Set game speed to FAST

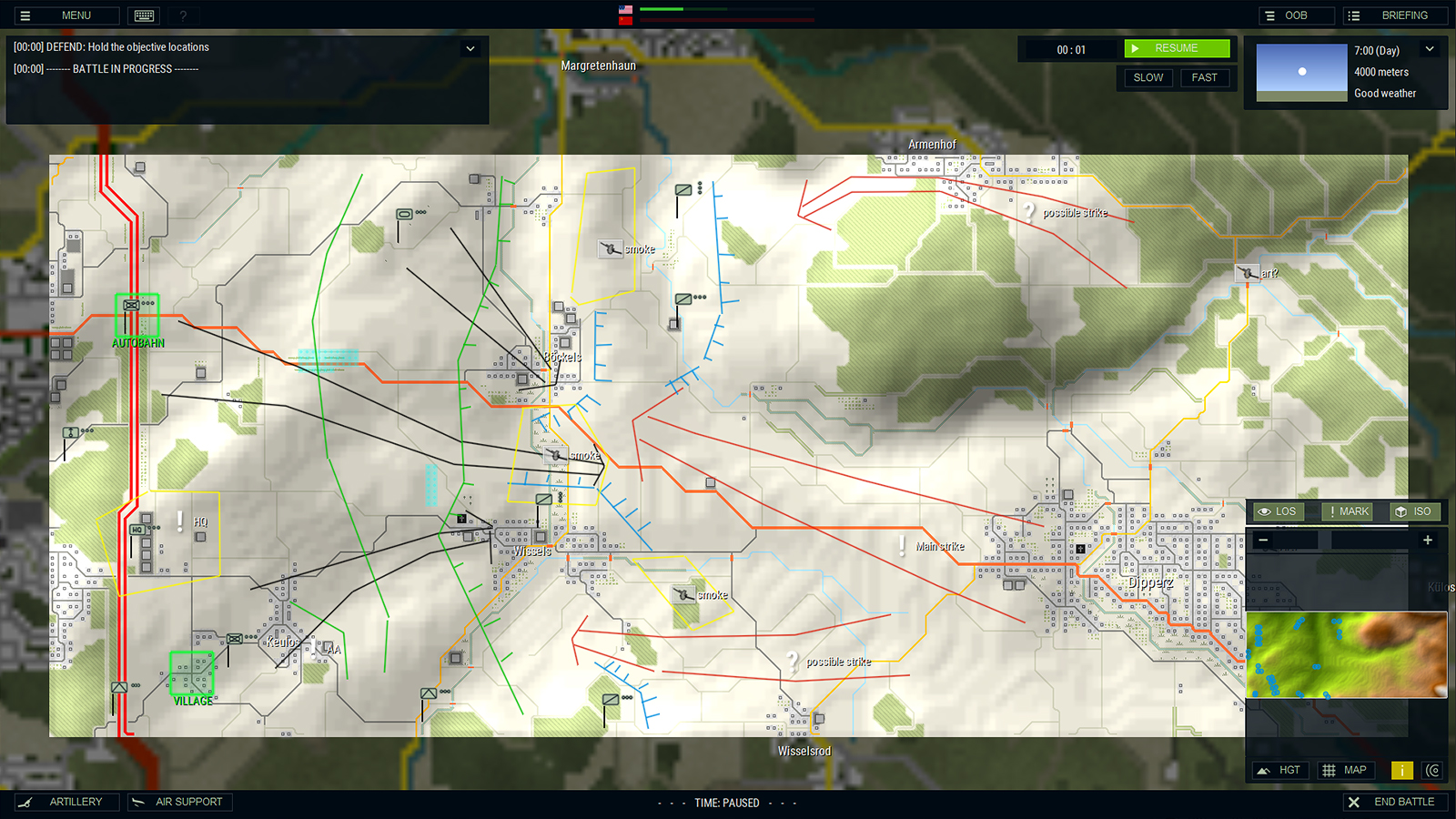click(x=1204, y=77)
